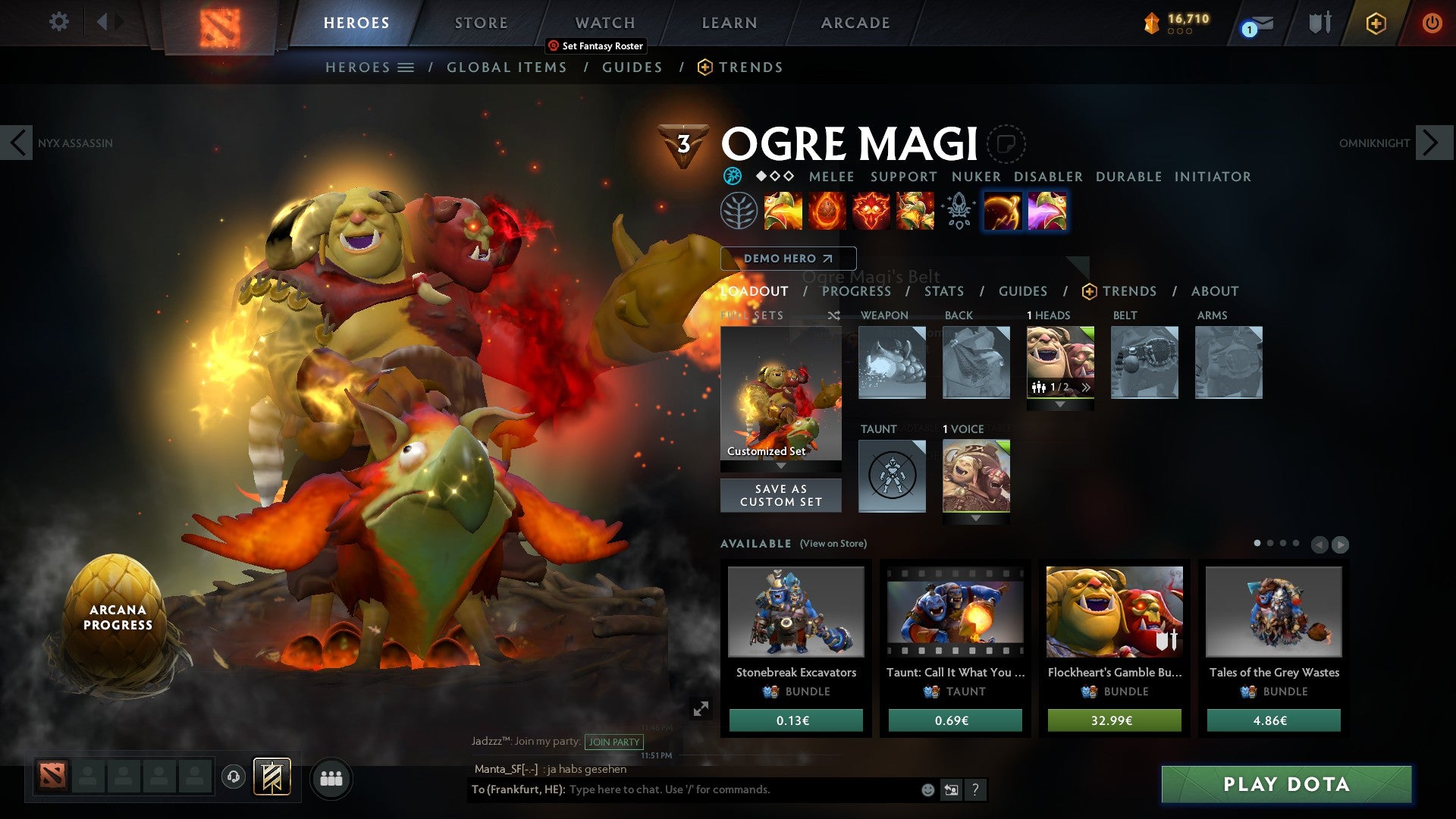Toggle the equipped Voice item thumbnail
Screen dimensions: 1456x819
point(975,475)
